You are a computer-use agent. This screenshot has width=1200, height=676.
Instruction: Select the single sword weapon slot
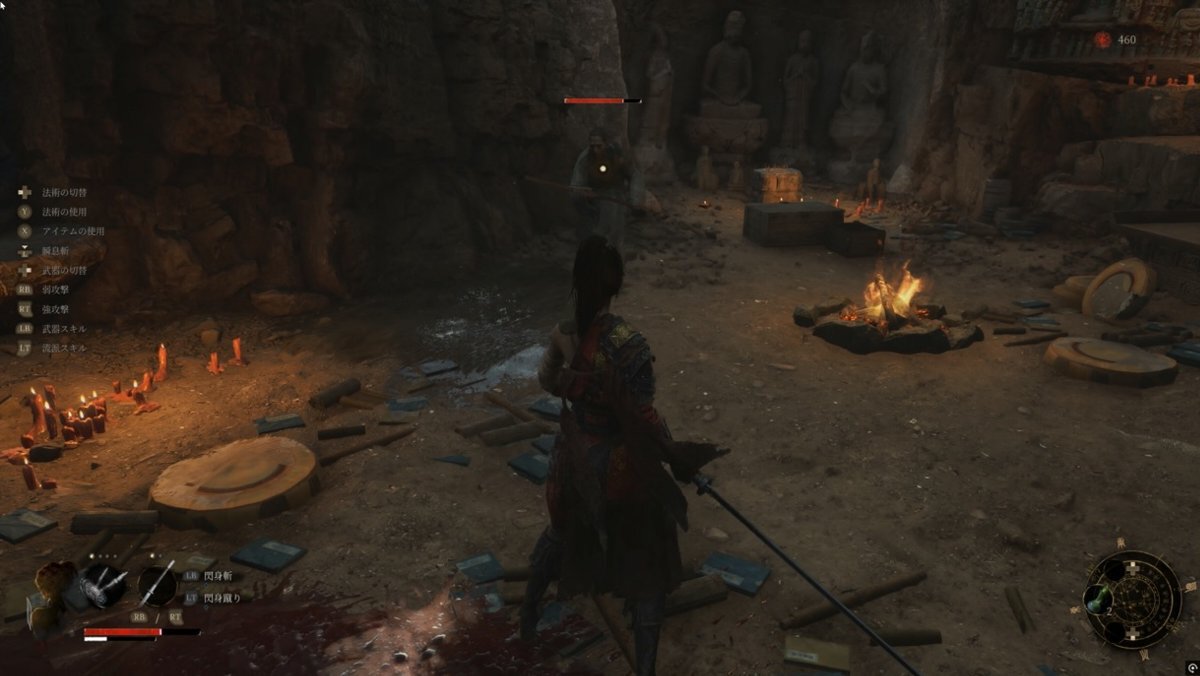point(156,586)
